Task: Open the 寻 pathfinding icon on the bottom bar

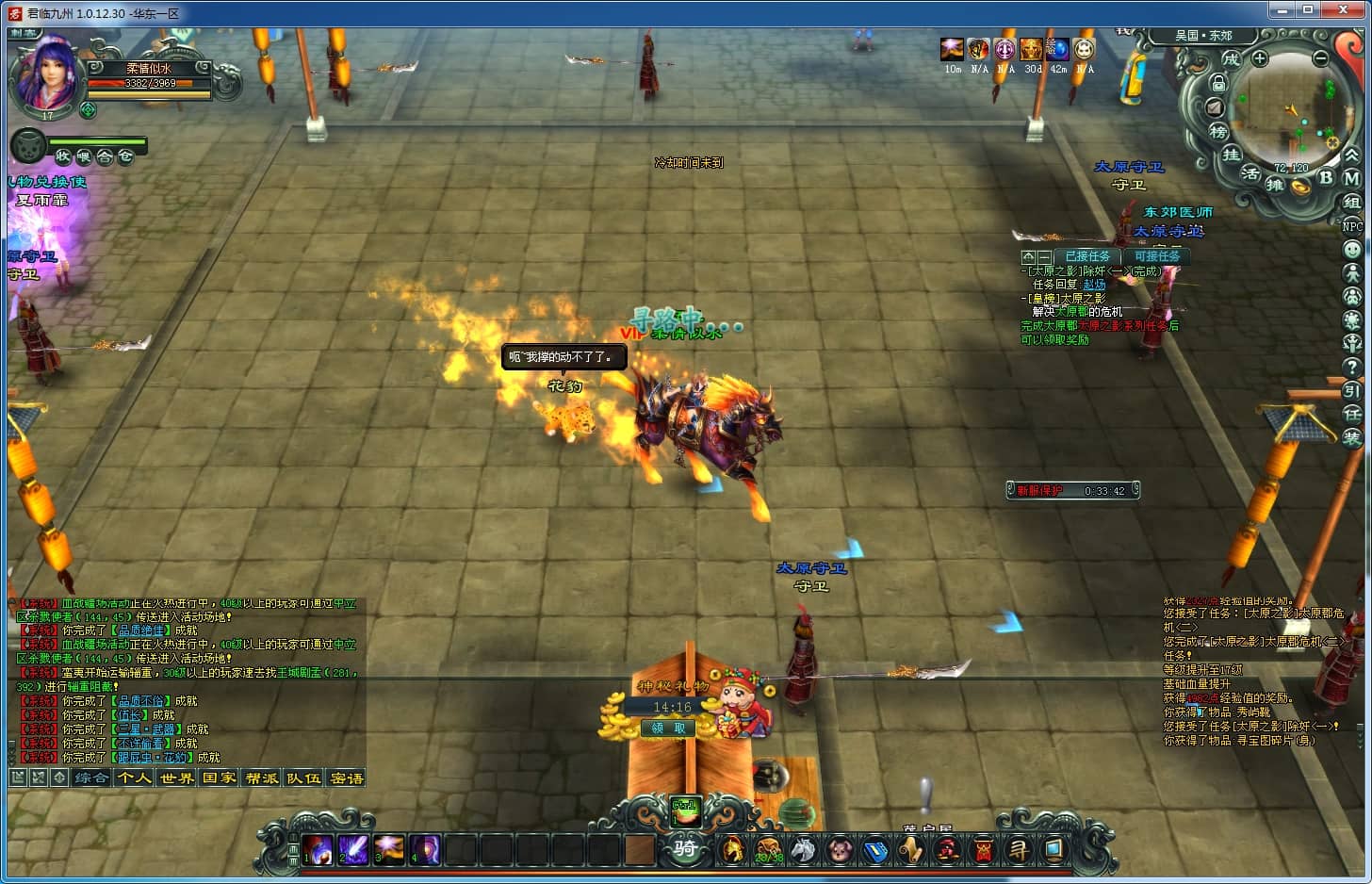Action: pyautogui.click(x=1019, y=850)
